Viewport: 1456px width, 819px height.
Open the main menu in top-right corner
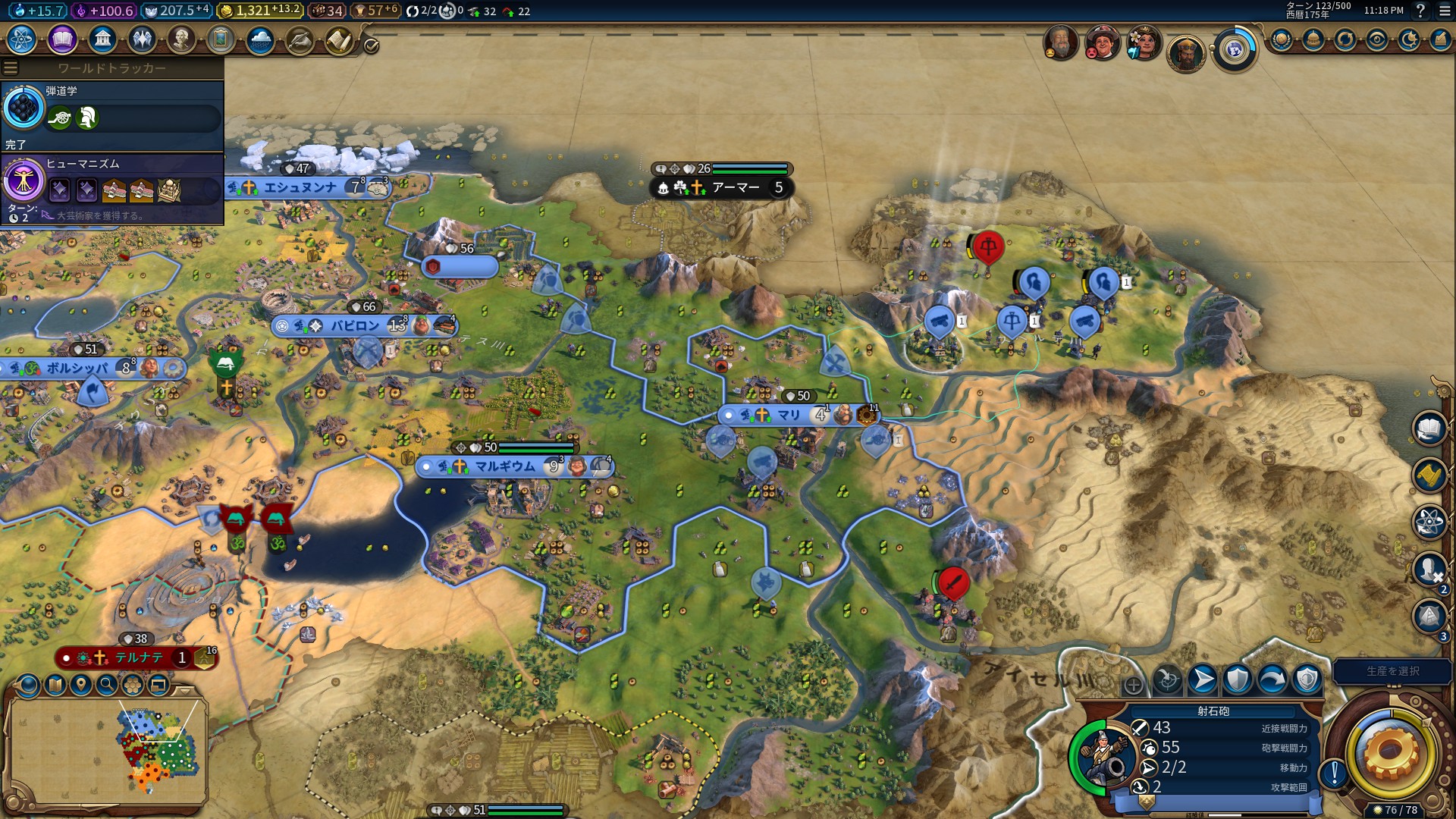[1445, 11]
